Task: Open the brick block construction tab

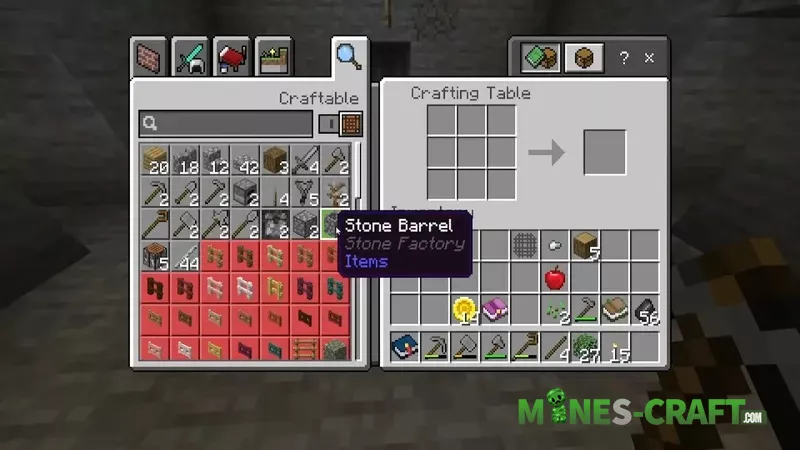Action: 149,58
